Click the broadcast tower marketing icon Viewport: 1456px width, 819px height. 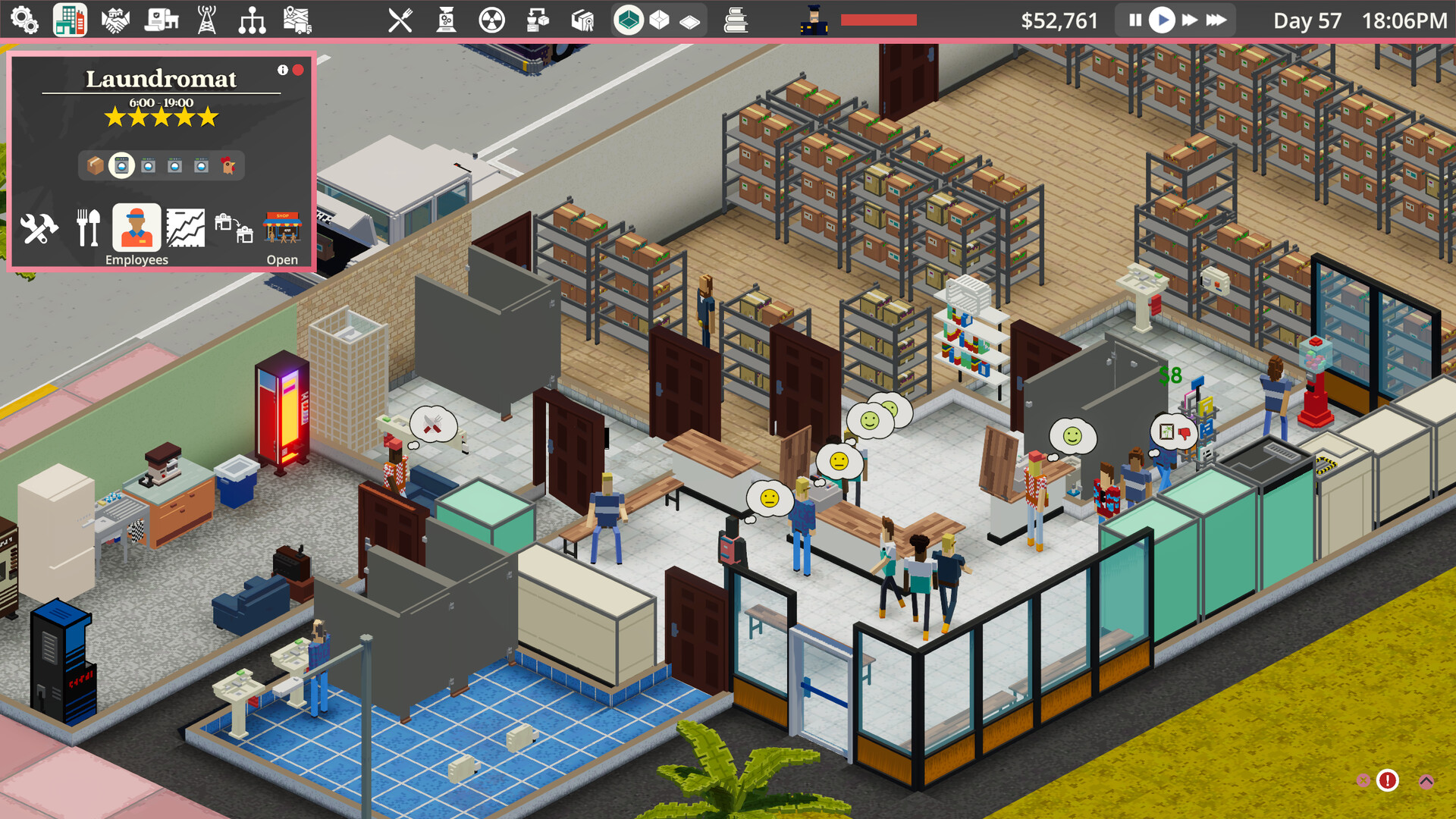point(207,19)
